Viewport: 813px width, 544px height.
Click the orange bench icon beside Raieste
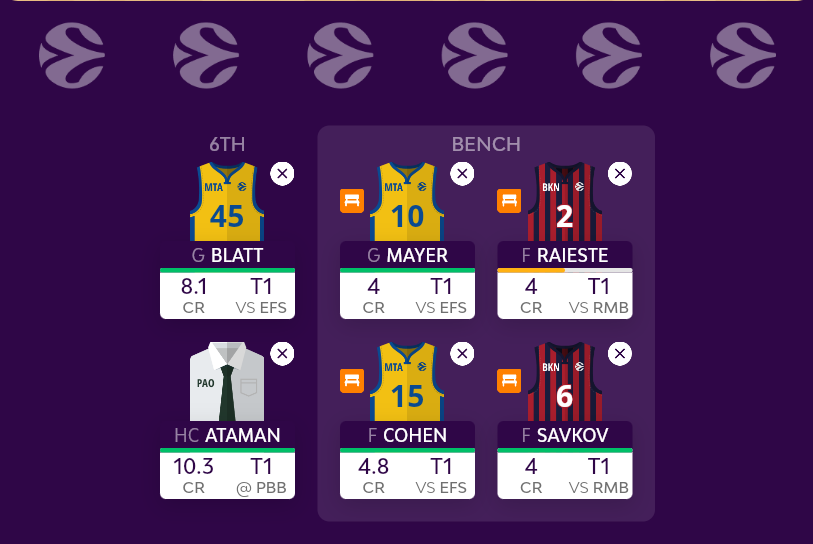(x=509, y=200)
